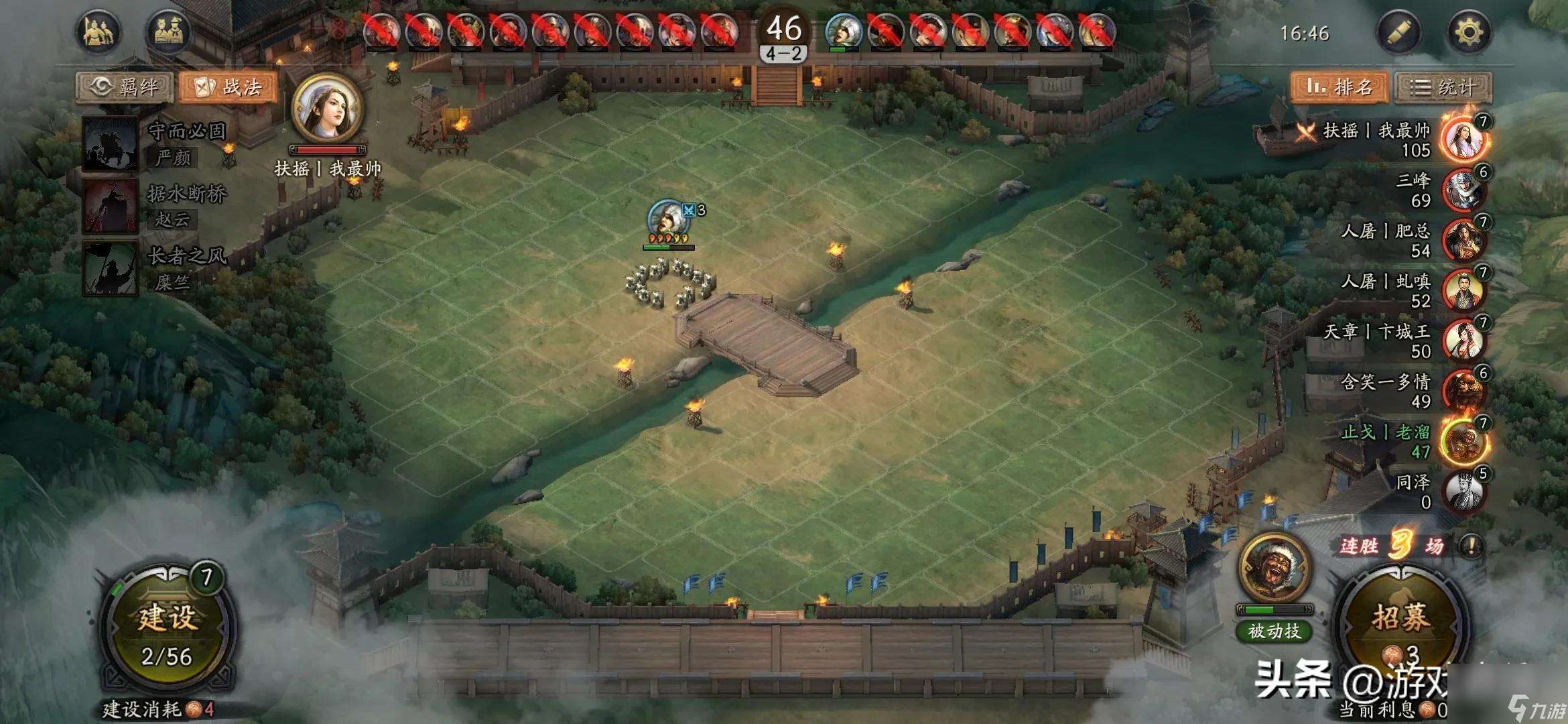Open the two-soldiers icon at top left
Viewport: 1568px width, 724px height.
point(99,32)
